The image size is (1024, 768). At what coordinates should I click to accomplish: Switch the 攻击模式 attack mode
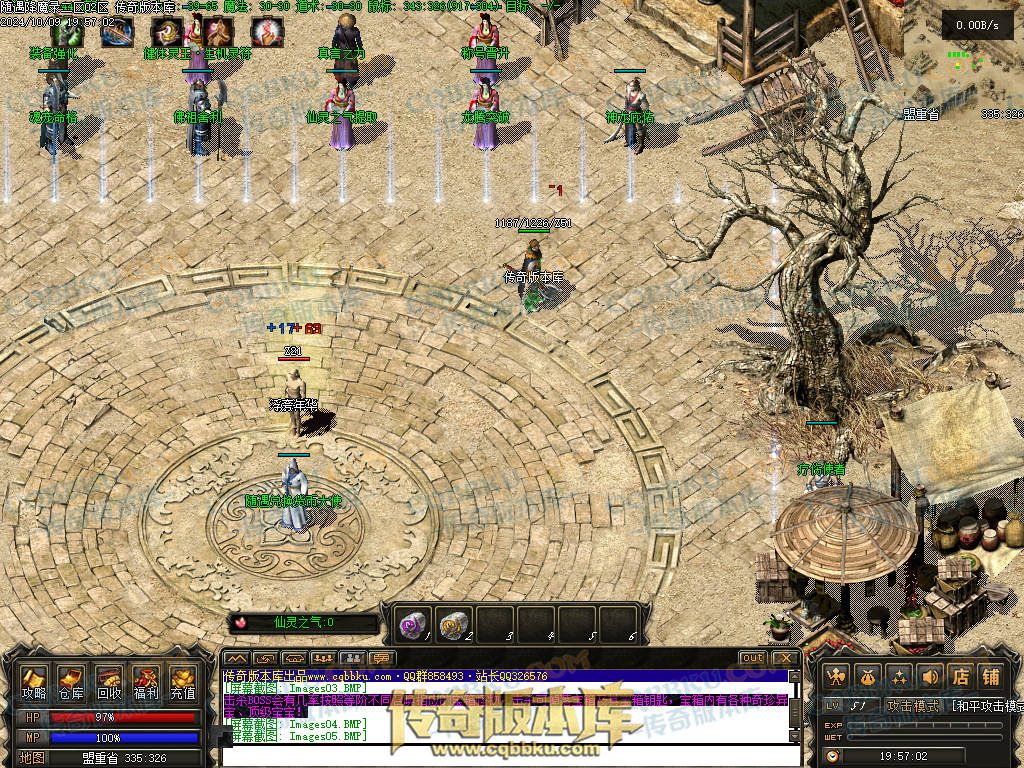click(x=913, y=706)
